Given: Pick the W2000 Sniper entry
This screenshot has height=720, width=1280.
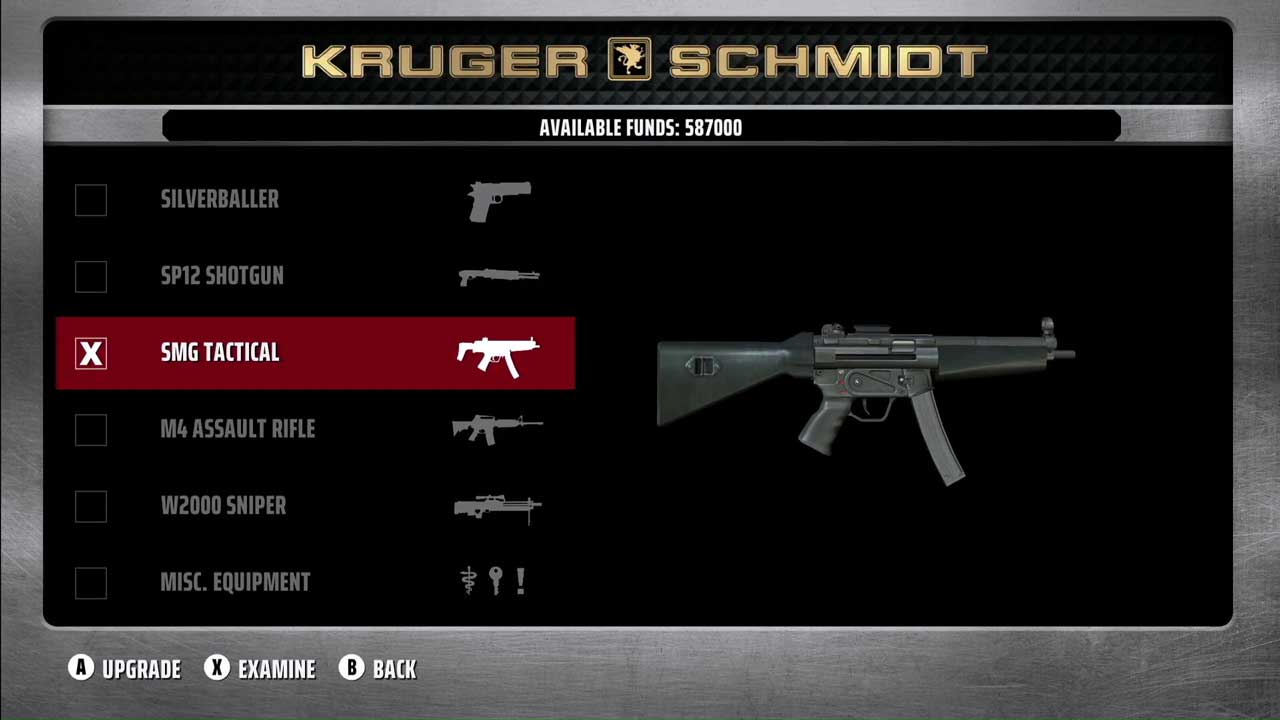Looking at the screenshot, I should click(223, 506).
